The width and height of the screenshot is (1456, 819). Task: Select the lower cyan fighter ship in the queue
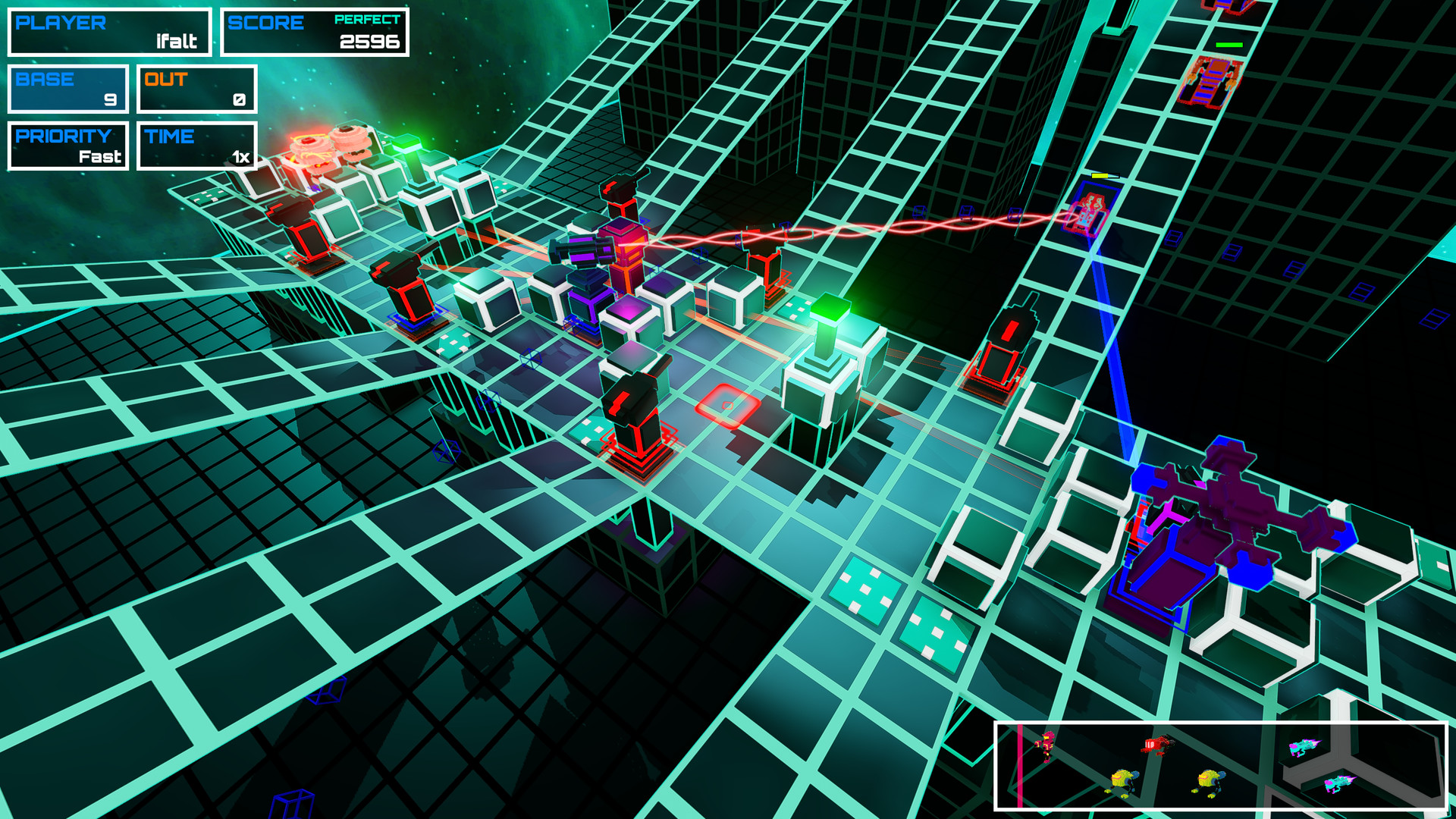click(x=1340, y=783)
